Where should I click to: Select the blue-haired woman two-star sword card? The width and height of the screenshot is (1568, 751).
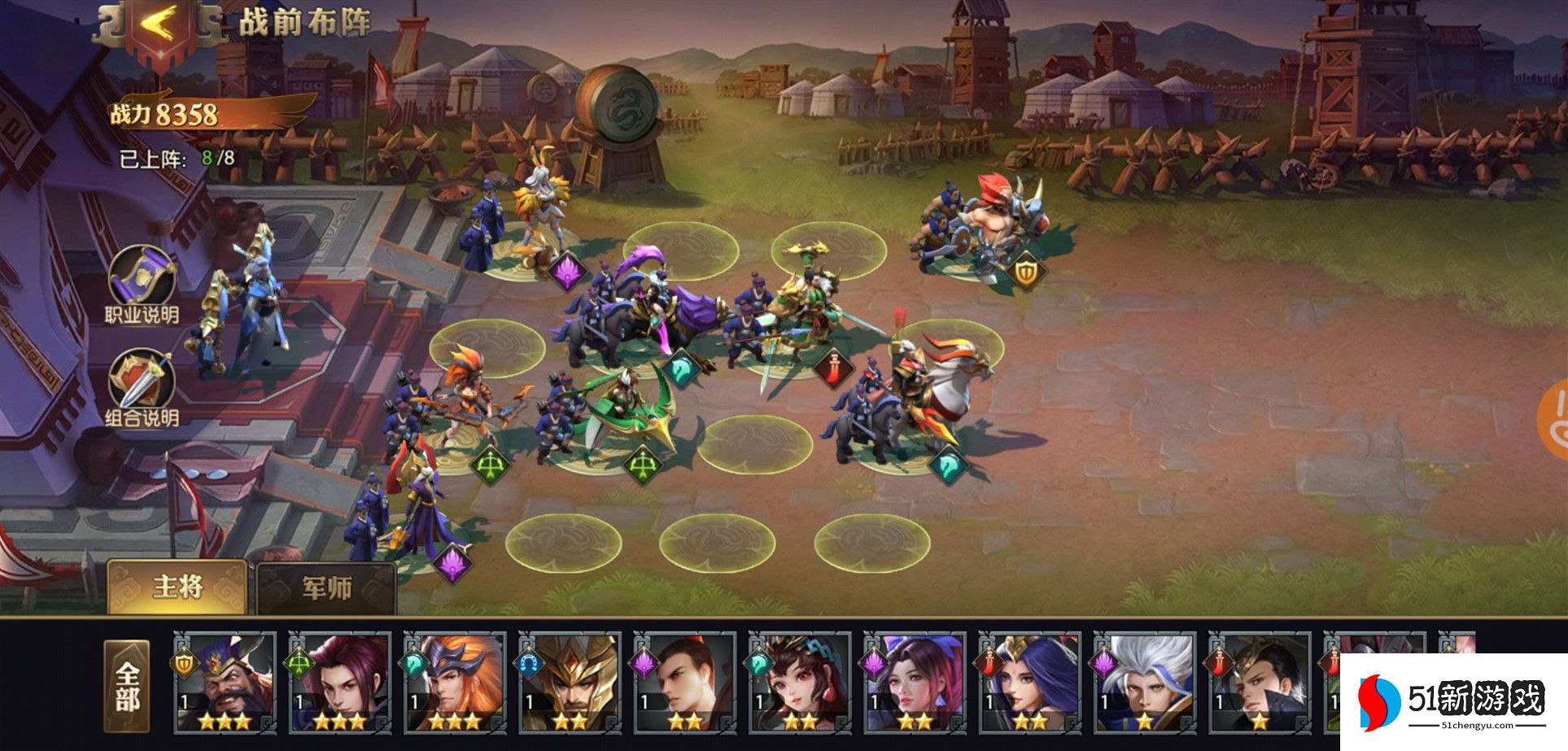click(x=1029, y=683)
